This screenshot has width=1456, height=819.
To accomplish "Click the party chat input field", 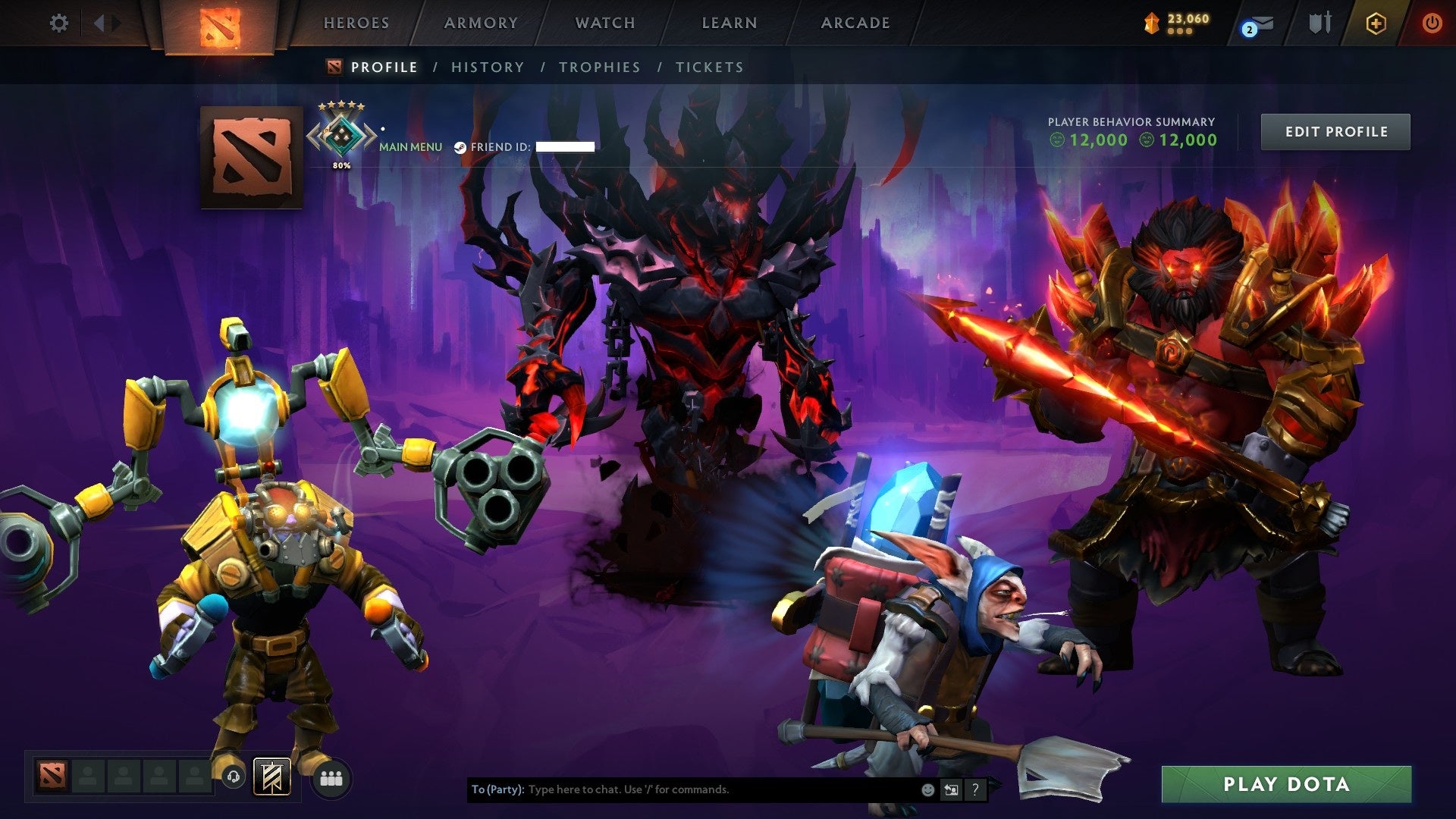I will (682, 789).
